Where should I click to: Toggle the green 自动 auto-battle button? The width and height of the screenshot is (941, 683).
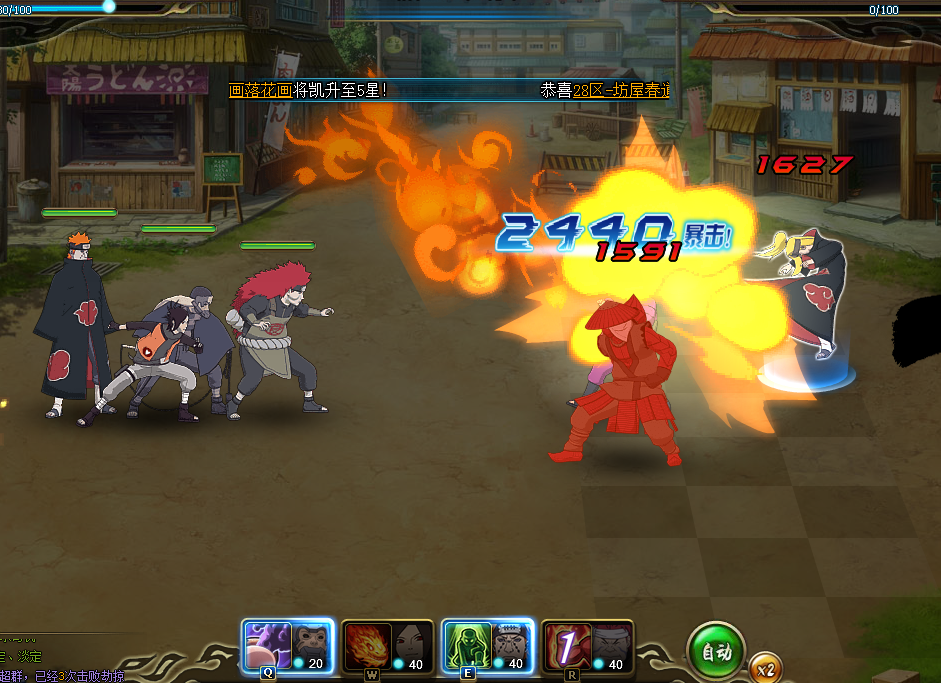tap(717, 652)
